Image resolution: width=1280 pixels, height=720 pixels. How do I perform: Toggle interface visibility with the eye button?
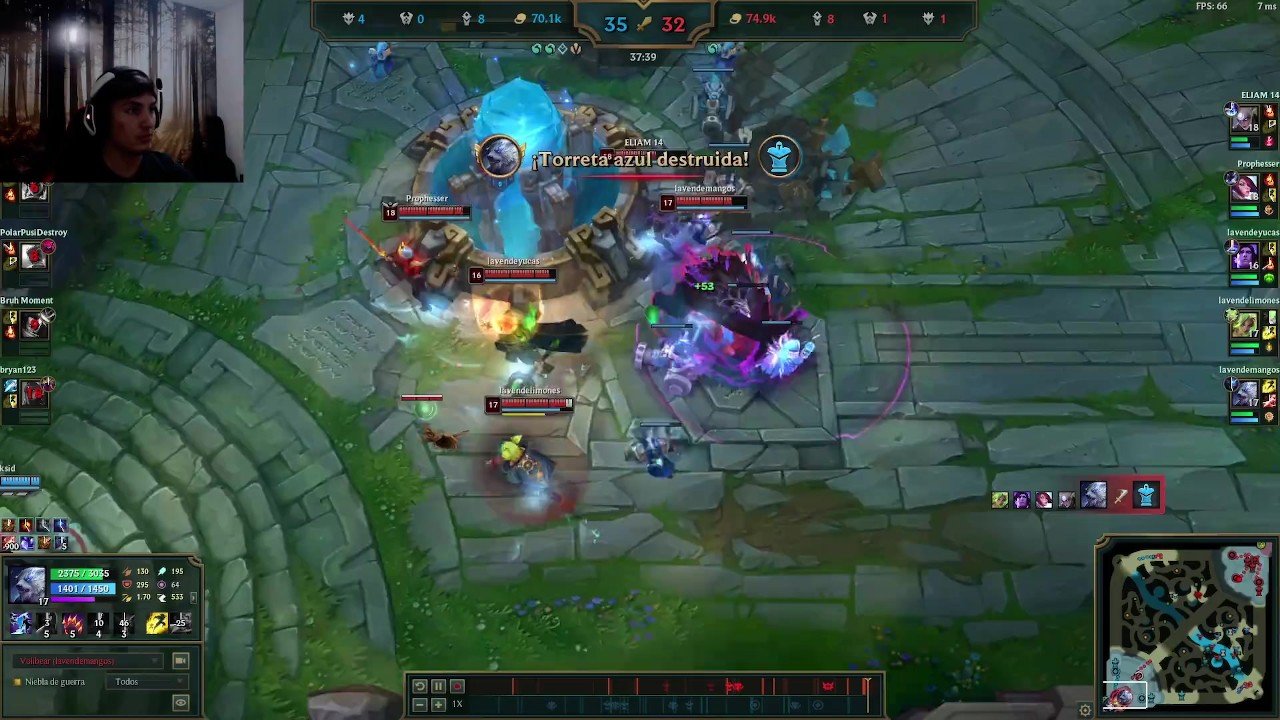[180, 704]
